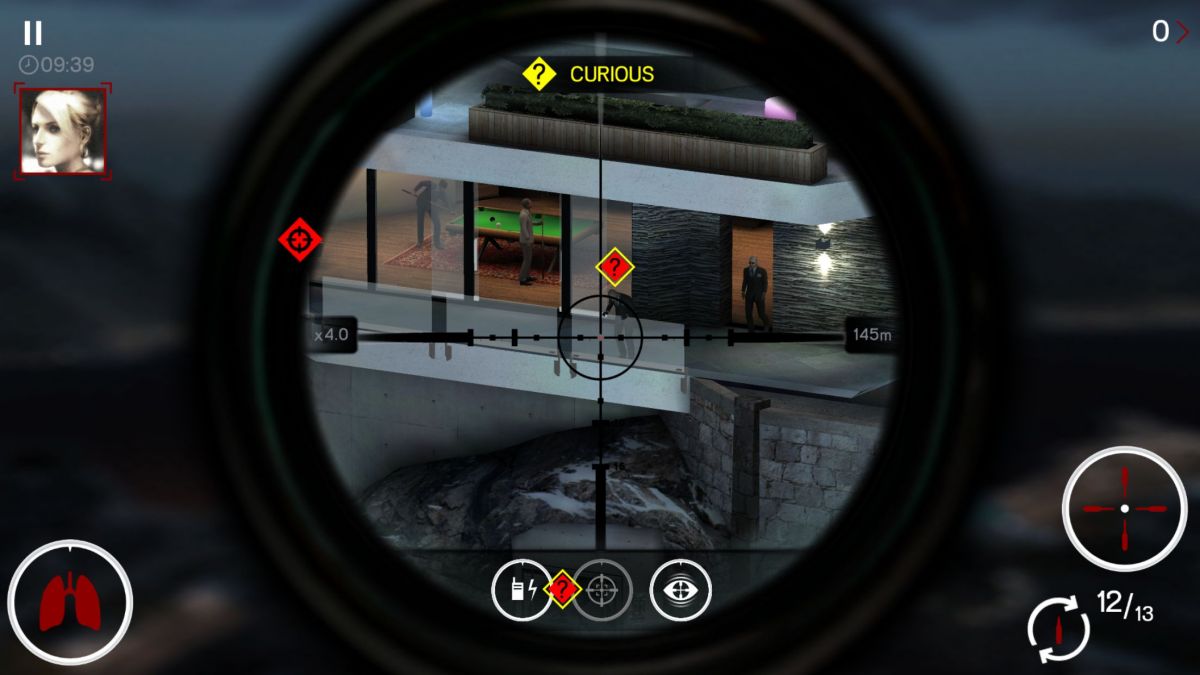Activate the eye vision ability
The height and width of the screenshot is (675, 1200).
[680, 590]
